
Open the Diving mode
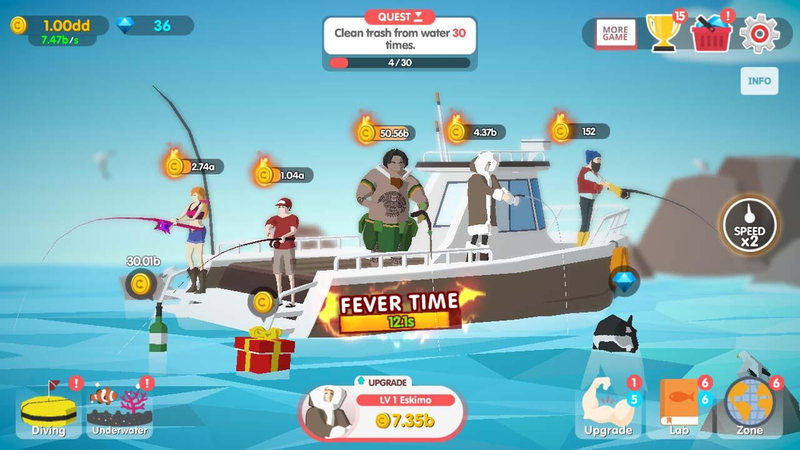tap(48, 411)
